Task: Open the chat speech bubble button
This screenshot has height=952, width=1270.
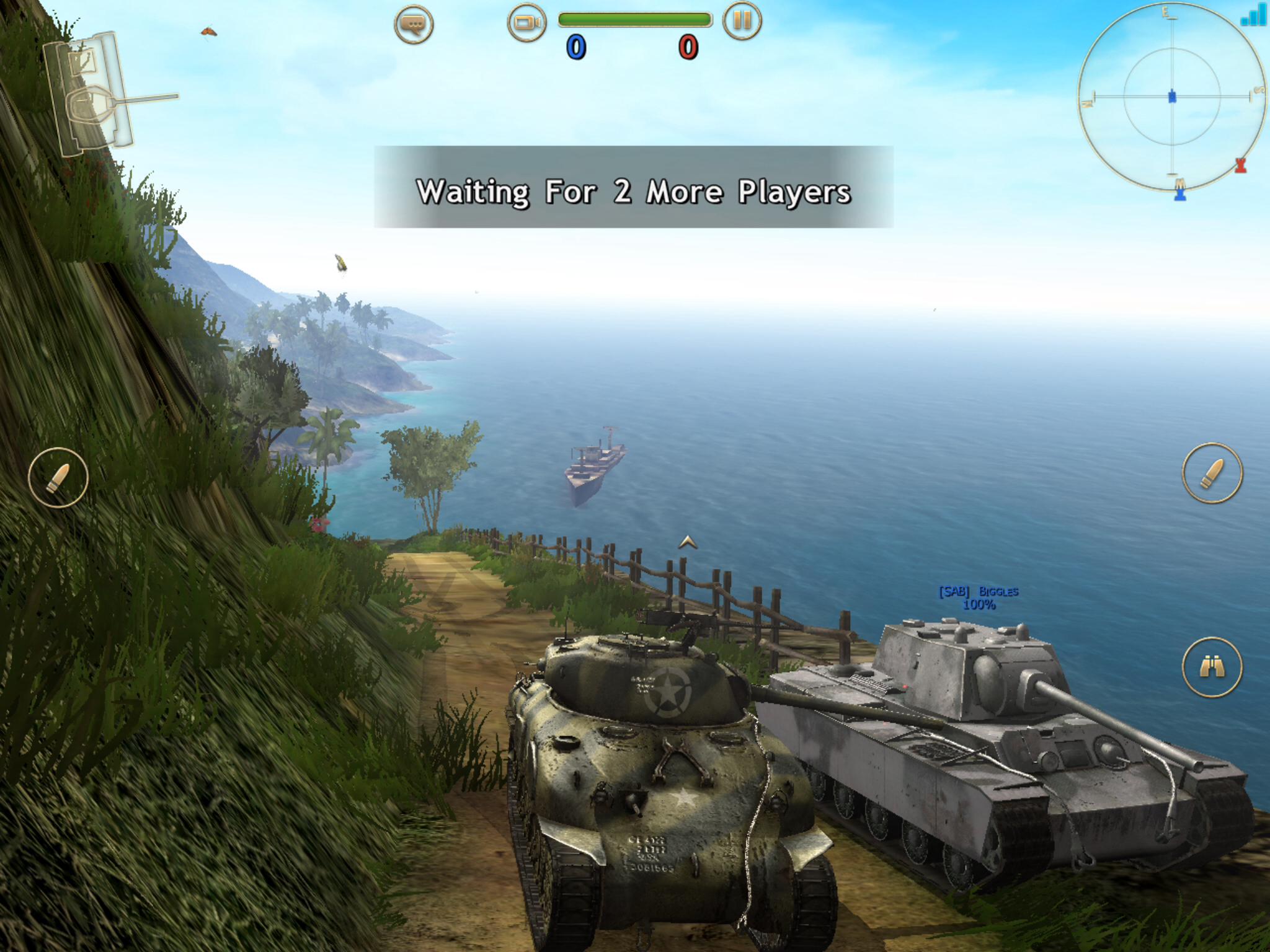Action: click(414, 24)
